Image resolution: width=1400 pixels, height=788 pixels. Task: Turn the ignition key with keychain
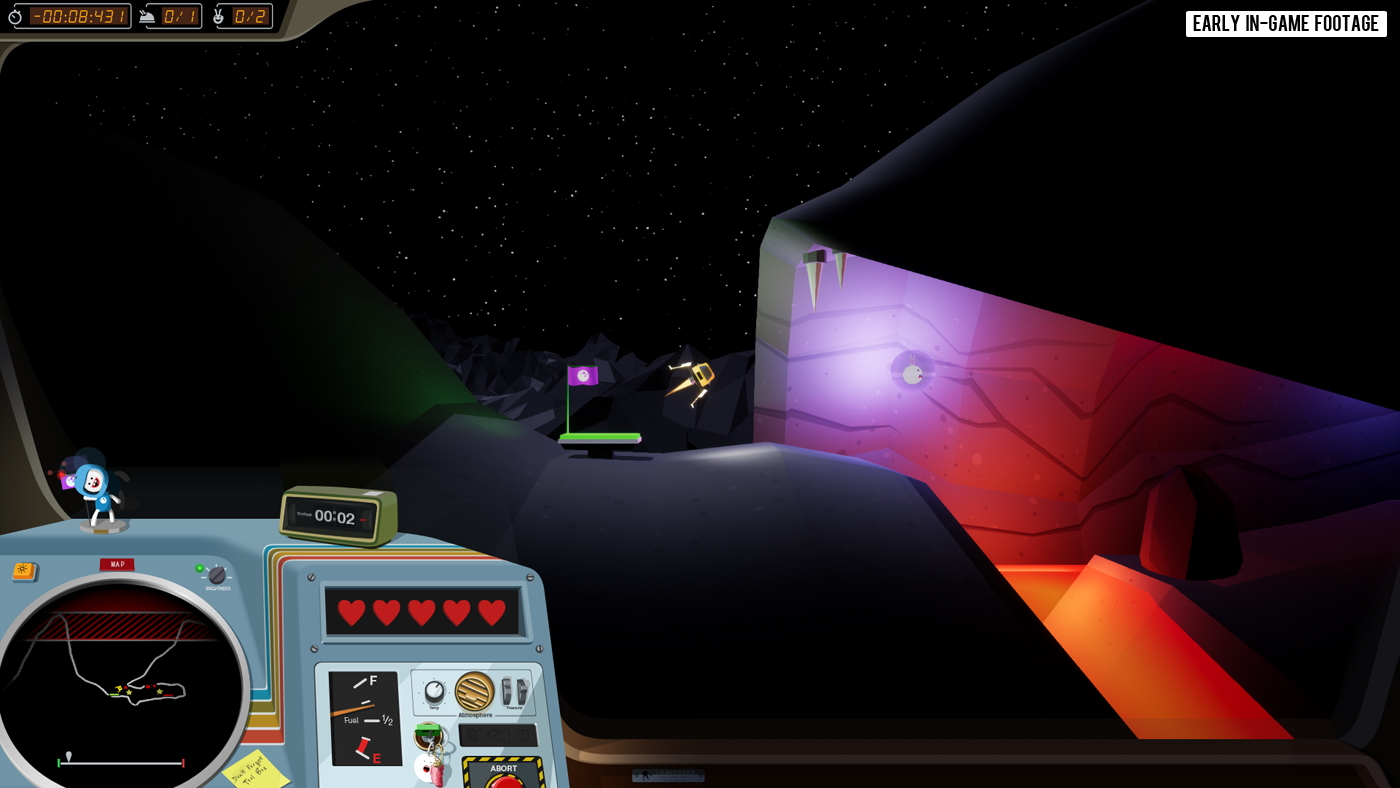(x=429, y=737)
